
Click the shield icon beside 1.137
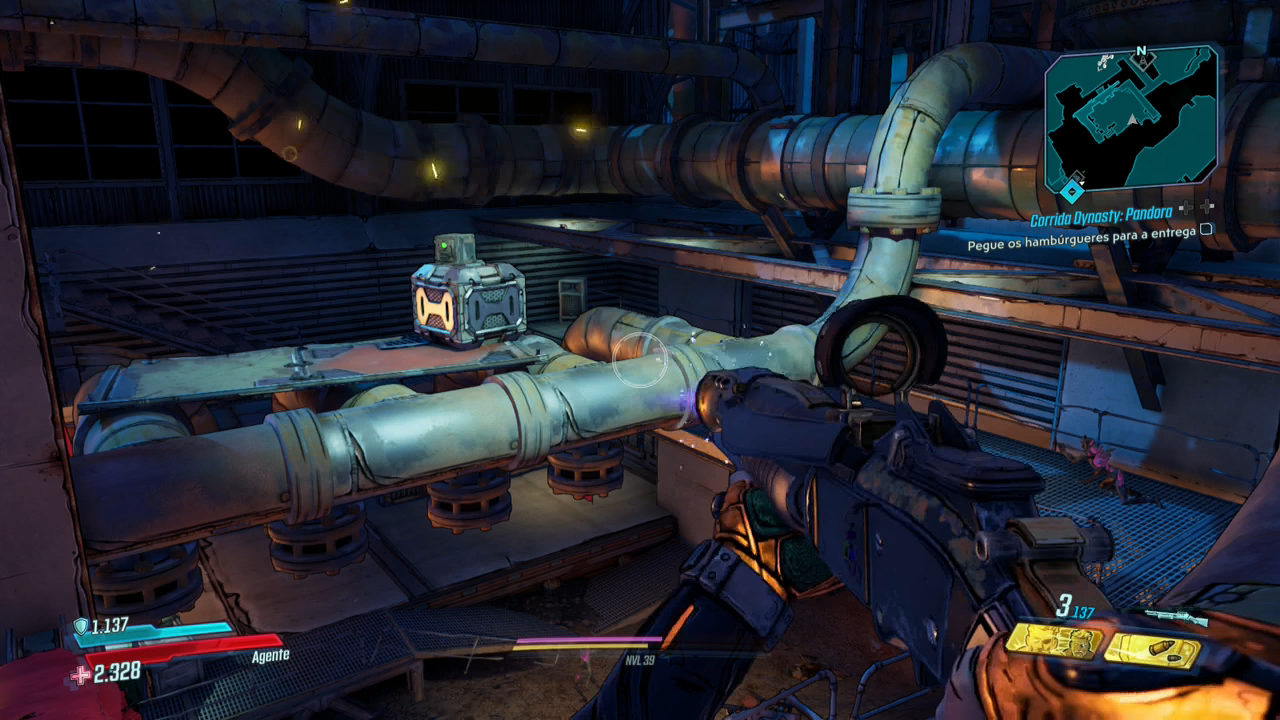[81, 626]
